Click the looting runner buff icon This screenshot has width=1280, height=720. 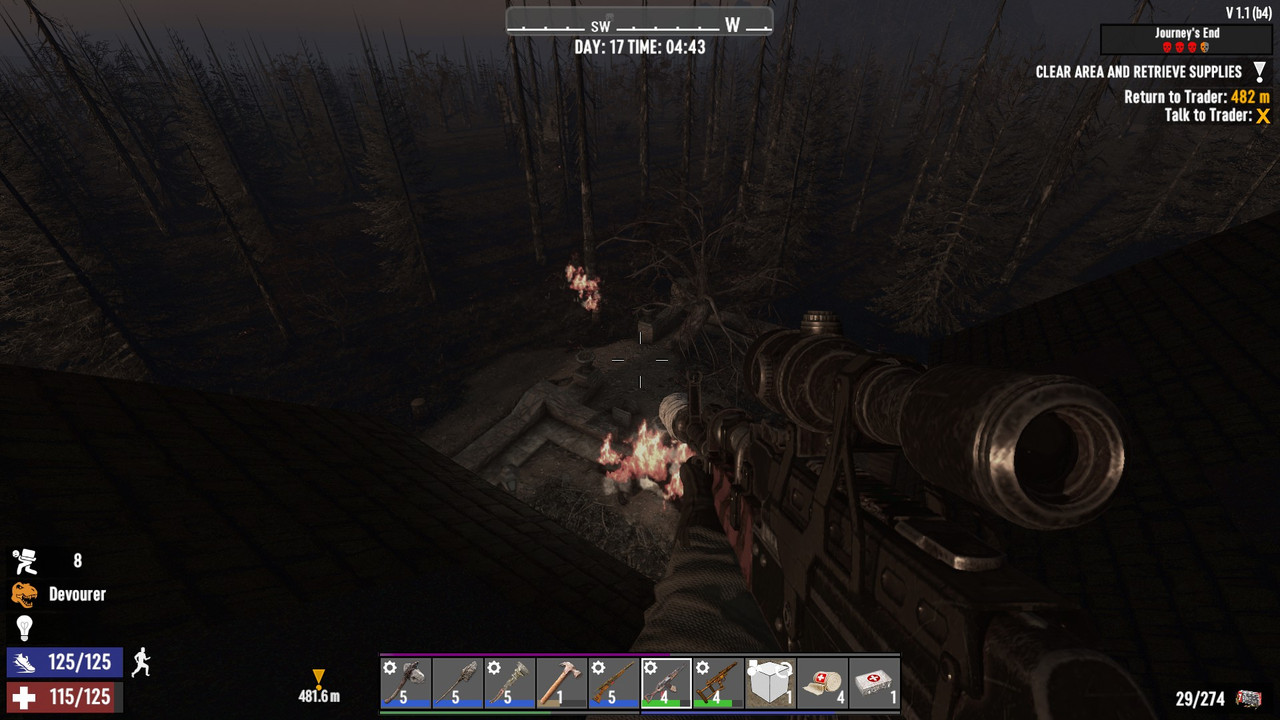pos(25,561)
